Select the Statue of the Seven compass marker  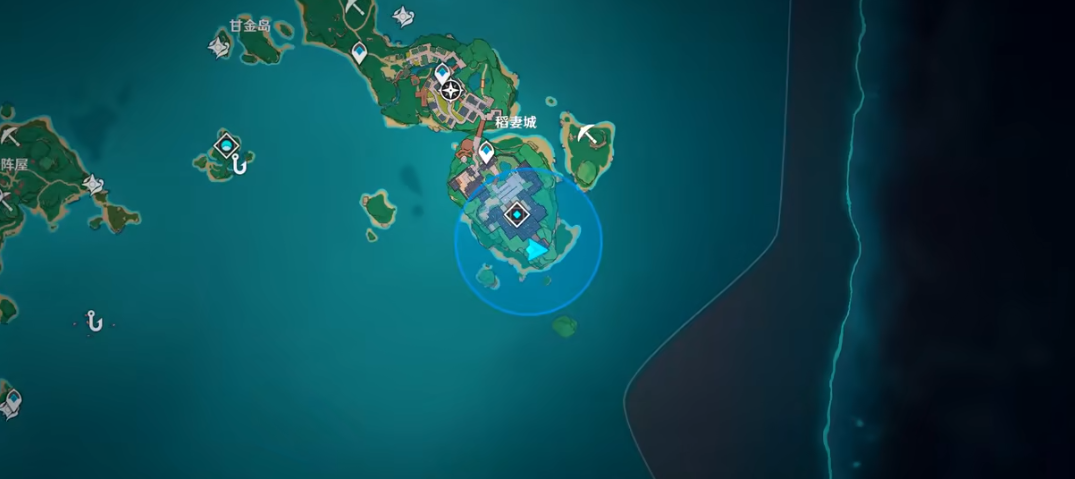452,92
